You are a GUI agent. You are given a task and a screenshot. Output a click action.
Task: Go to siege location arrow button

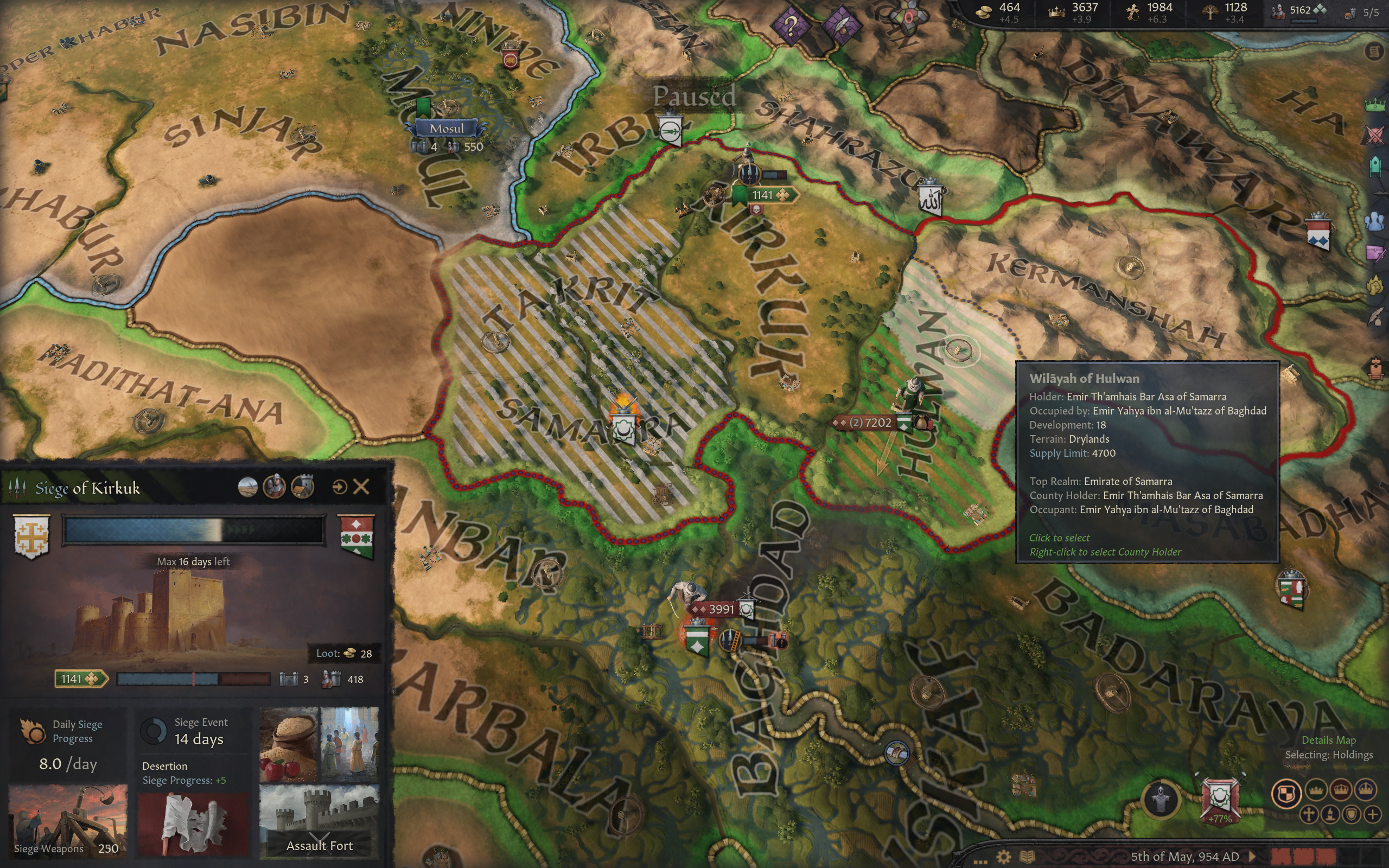pyautogui.click(x=339, y=487)
